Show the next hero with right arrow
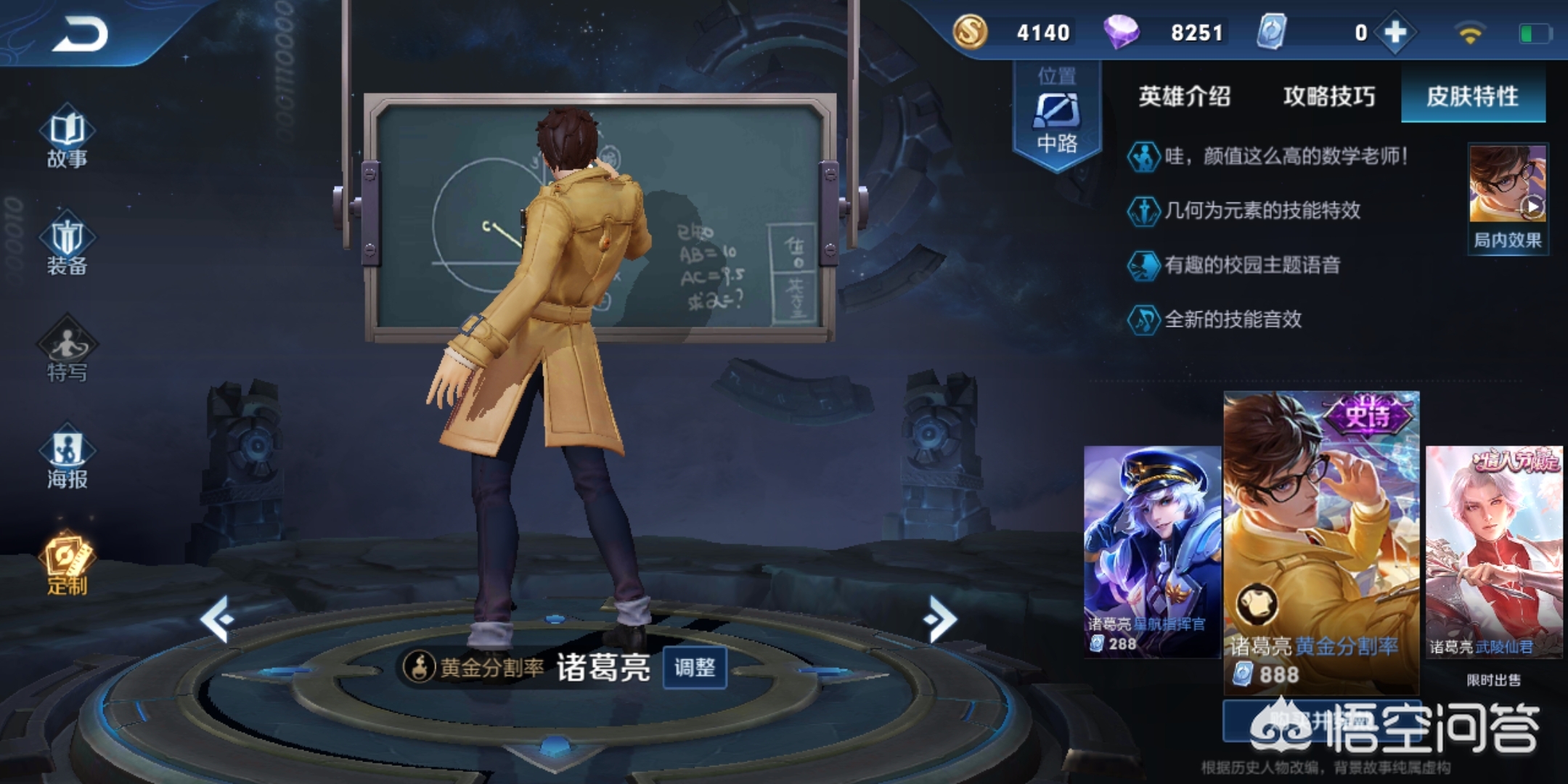The width and height of the screenshot is (1568, 784). click(940, 618)
